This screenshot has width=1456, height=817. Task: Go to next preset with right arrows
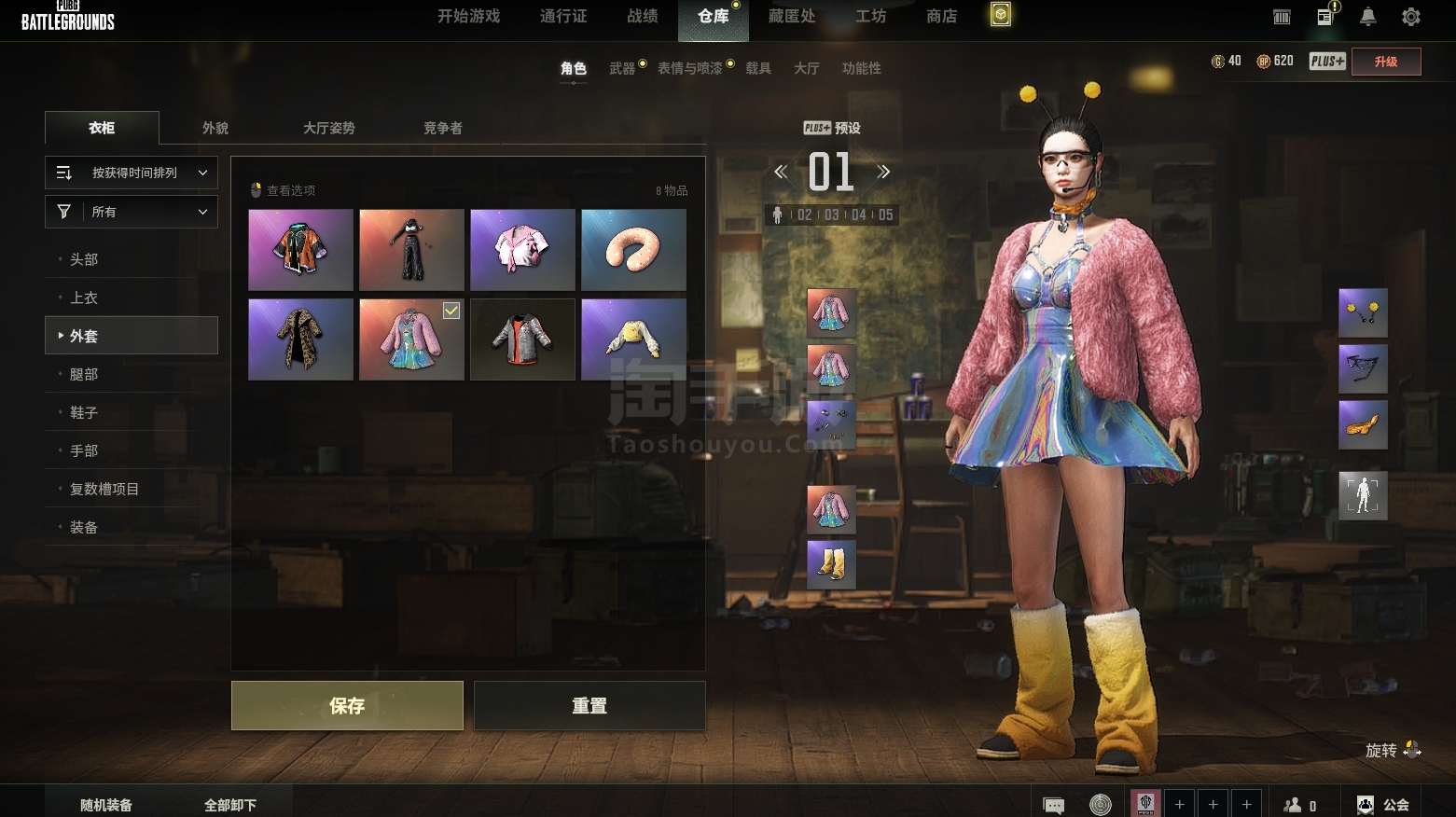883,172
